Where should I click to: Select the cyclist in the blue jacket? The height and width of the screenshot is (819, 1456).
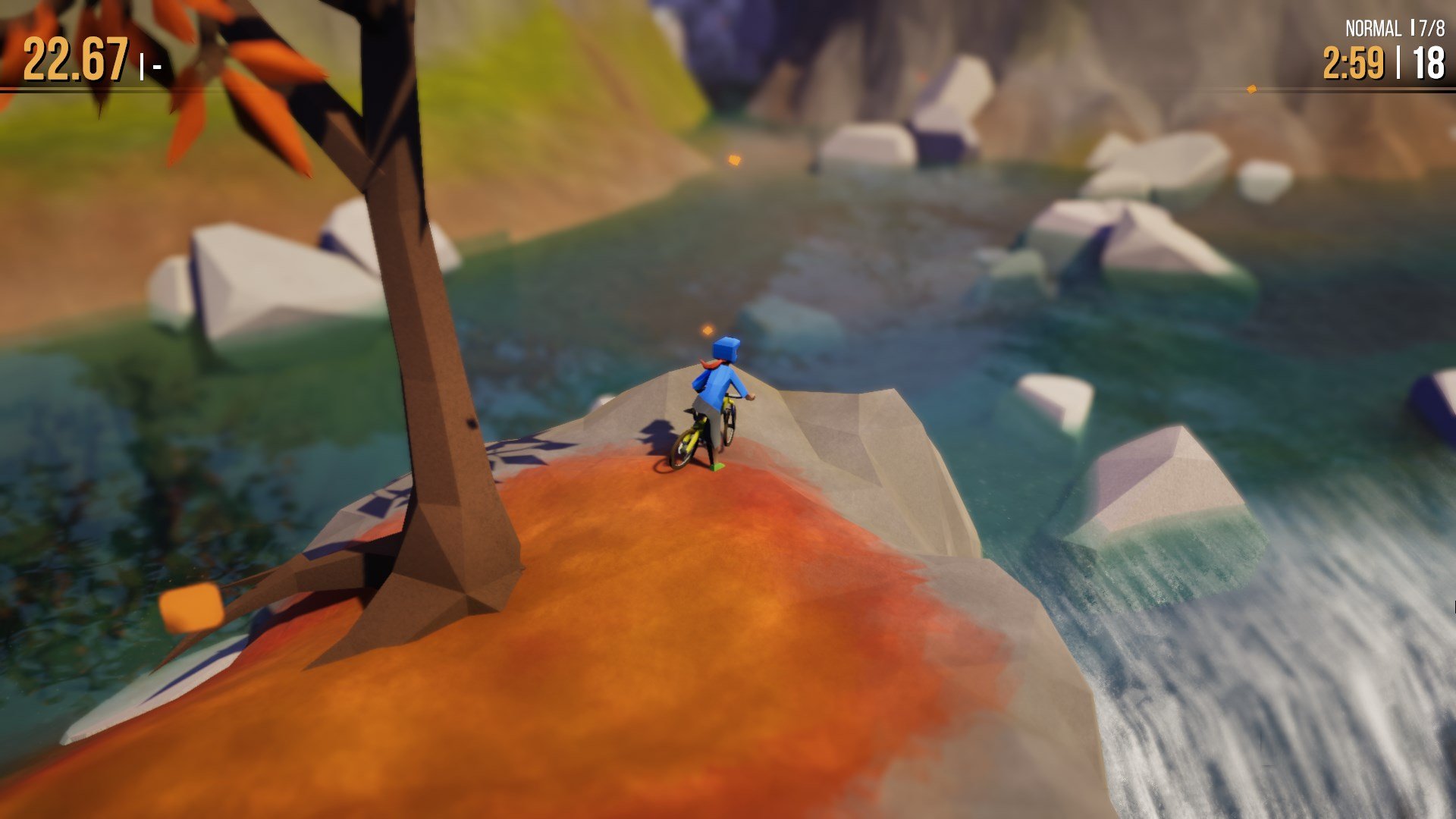click(x=715, y=387)
